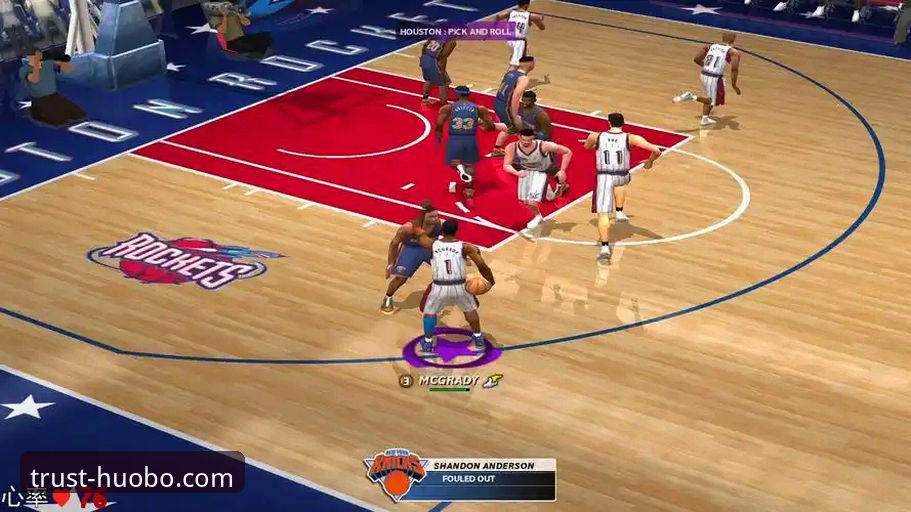This screenshot has width=911, height=512.
Task: Click the Houston Pick and Roll play banner
Action: pos(457,31)
